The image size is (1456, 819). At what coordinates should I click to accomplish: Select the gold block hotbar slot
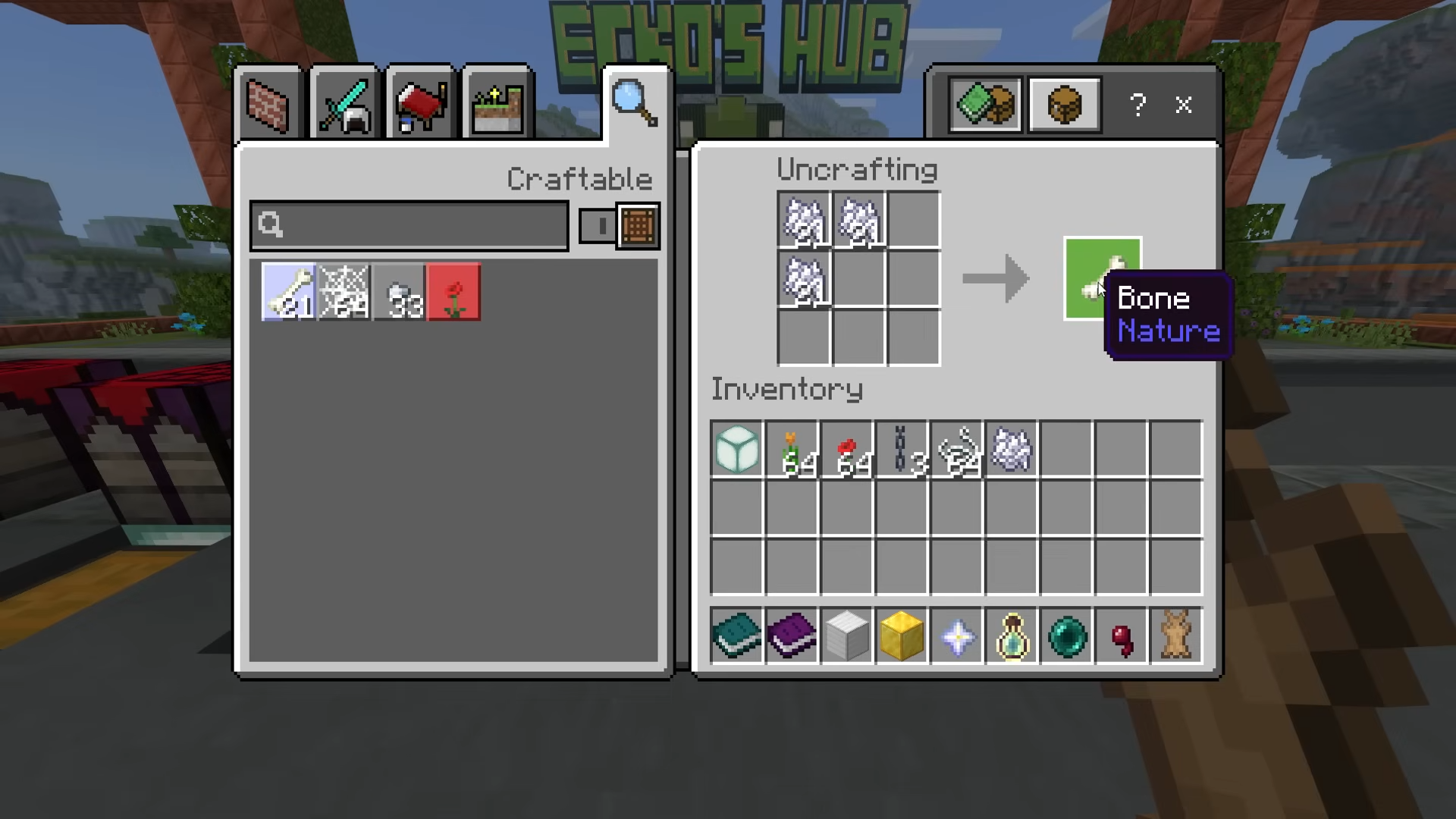click(x=902, y=635)
